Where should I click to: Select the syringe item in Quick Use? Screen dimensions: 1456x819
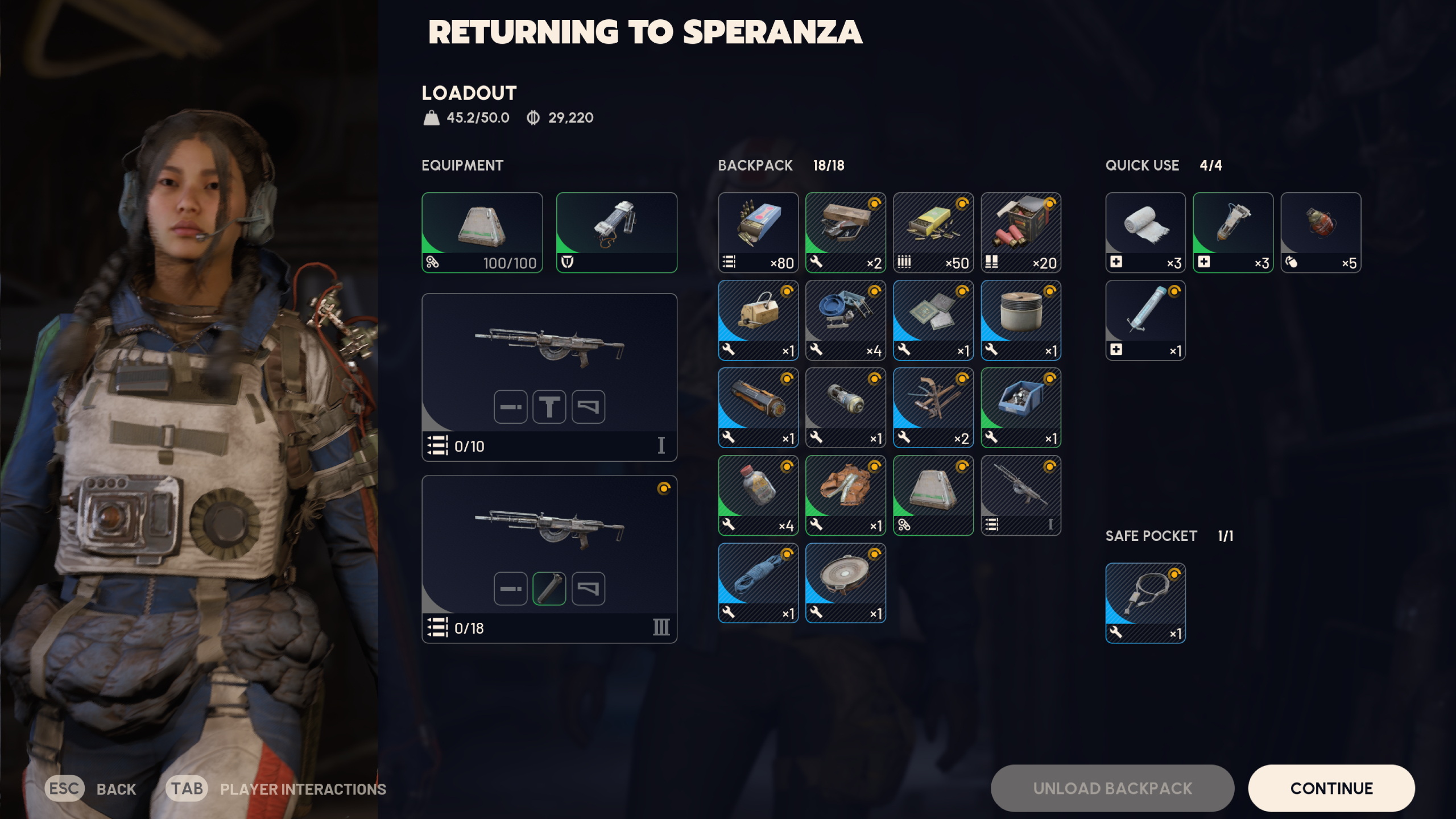tap(1144, 319)
